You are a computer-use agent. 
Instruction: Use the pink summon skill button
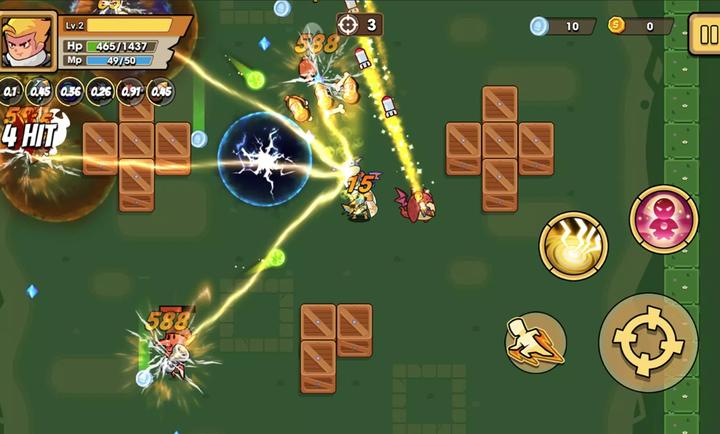pyautogui.click(x=663, y=219)
